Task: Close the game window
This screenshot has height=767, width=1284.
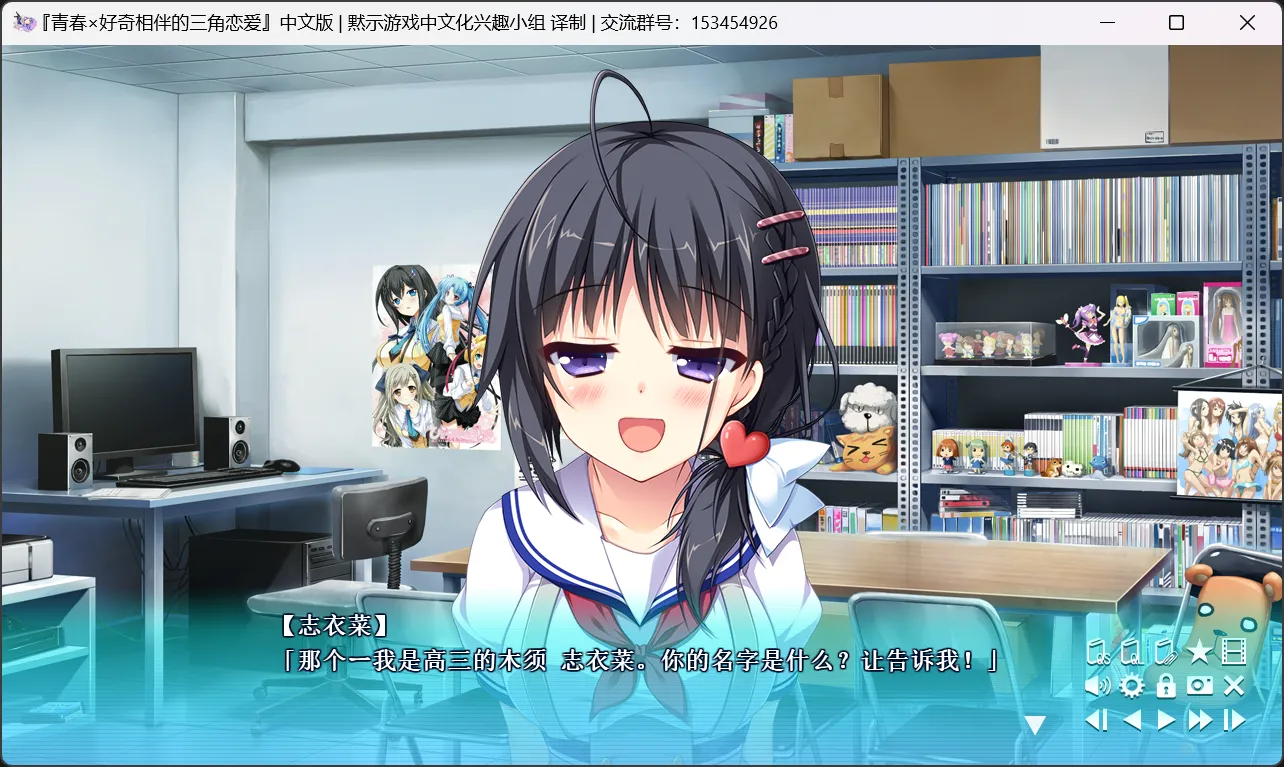Action: click(x=1247, y=22)
